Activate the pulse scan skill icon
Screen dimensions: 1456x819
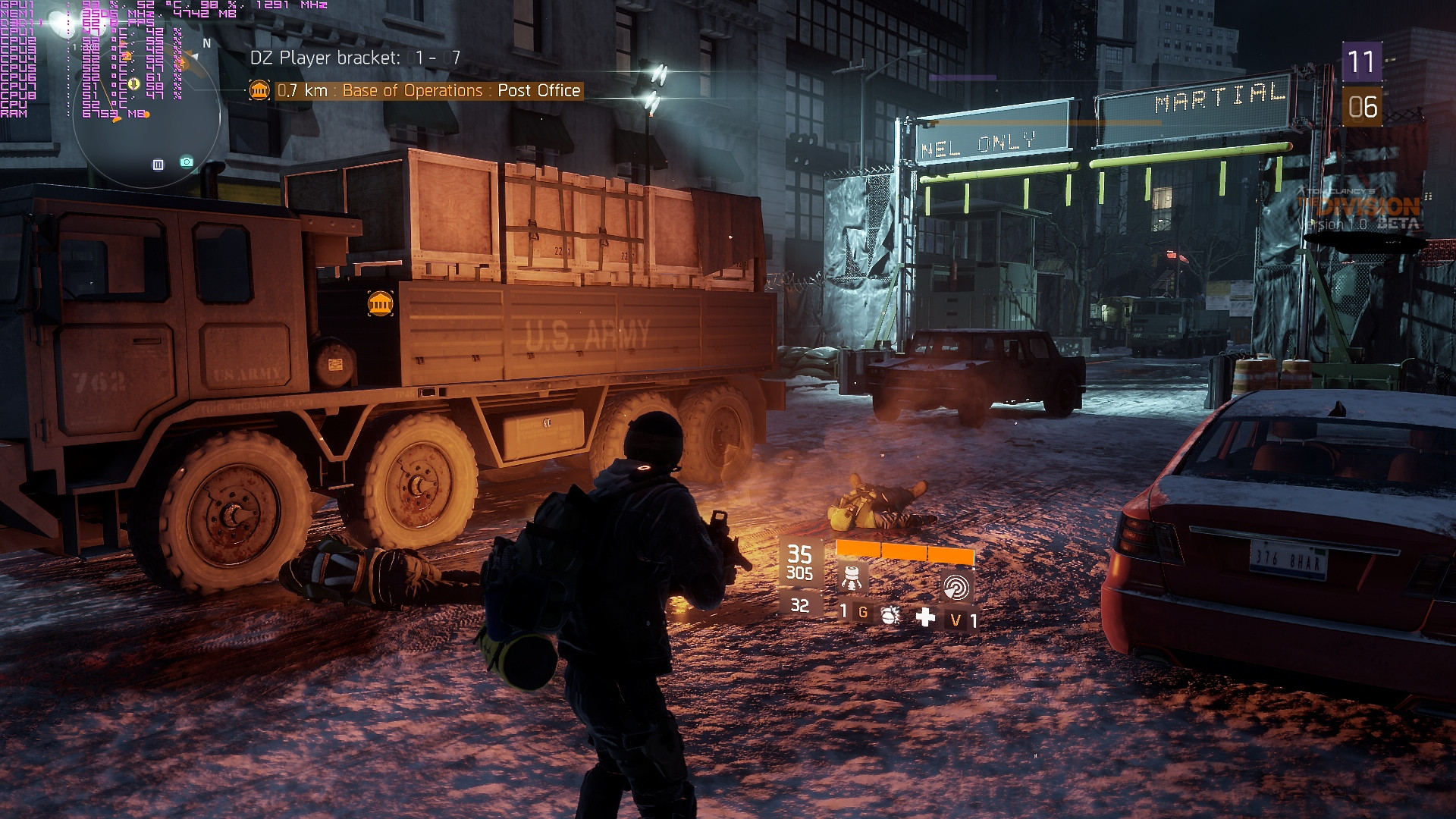(x=955, y=585)
